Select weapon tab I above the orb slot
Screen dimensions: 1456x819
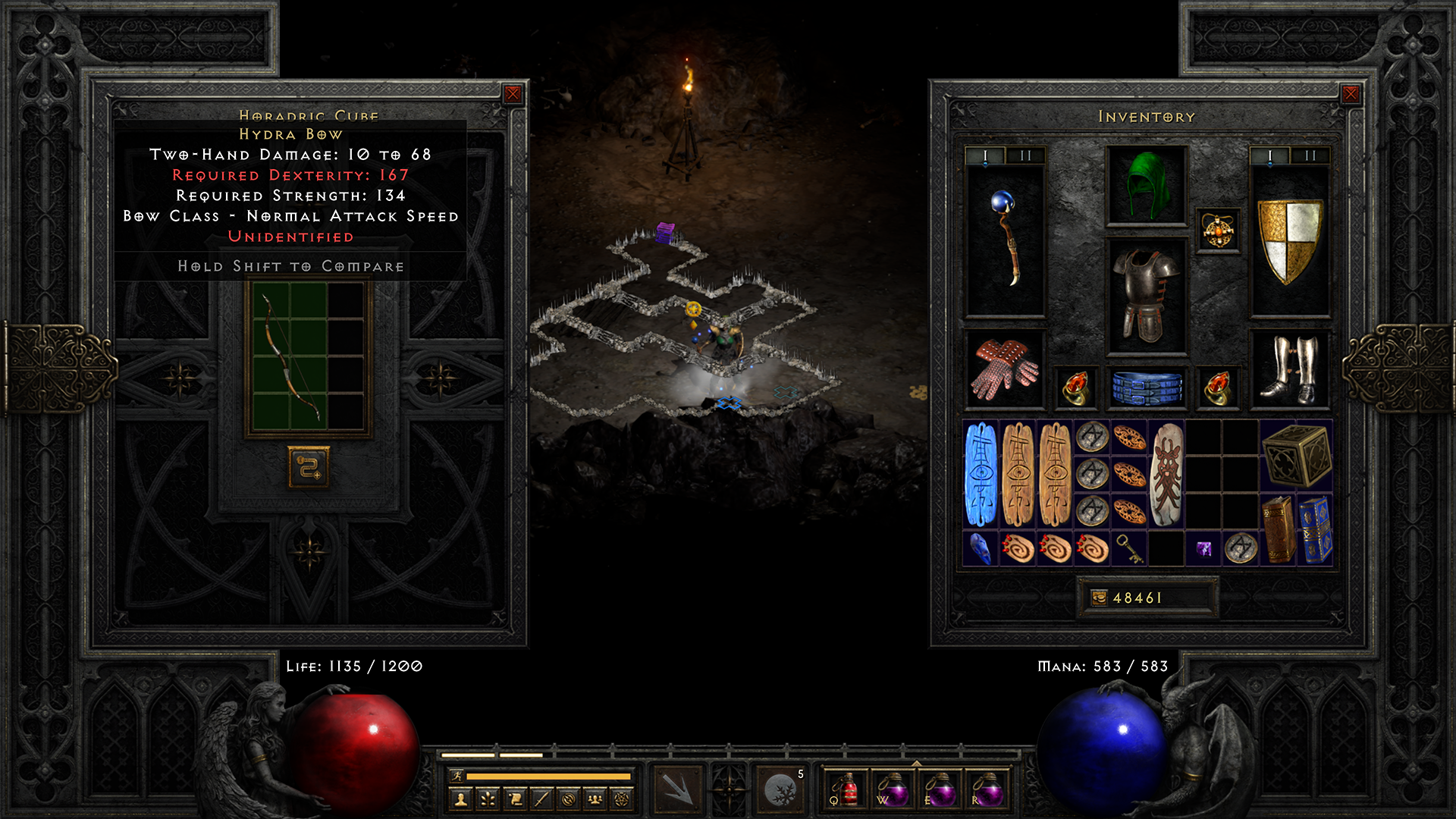(985, 156)
